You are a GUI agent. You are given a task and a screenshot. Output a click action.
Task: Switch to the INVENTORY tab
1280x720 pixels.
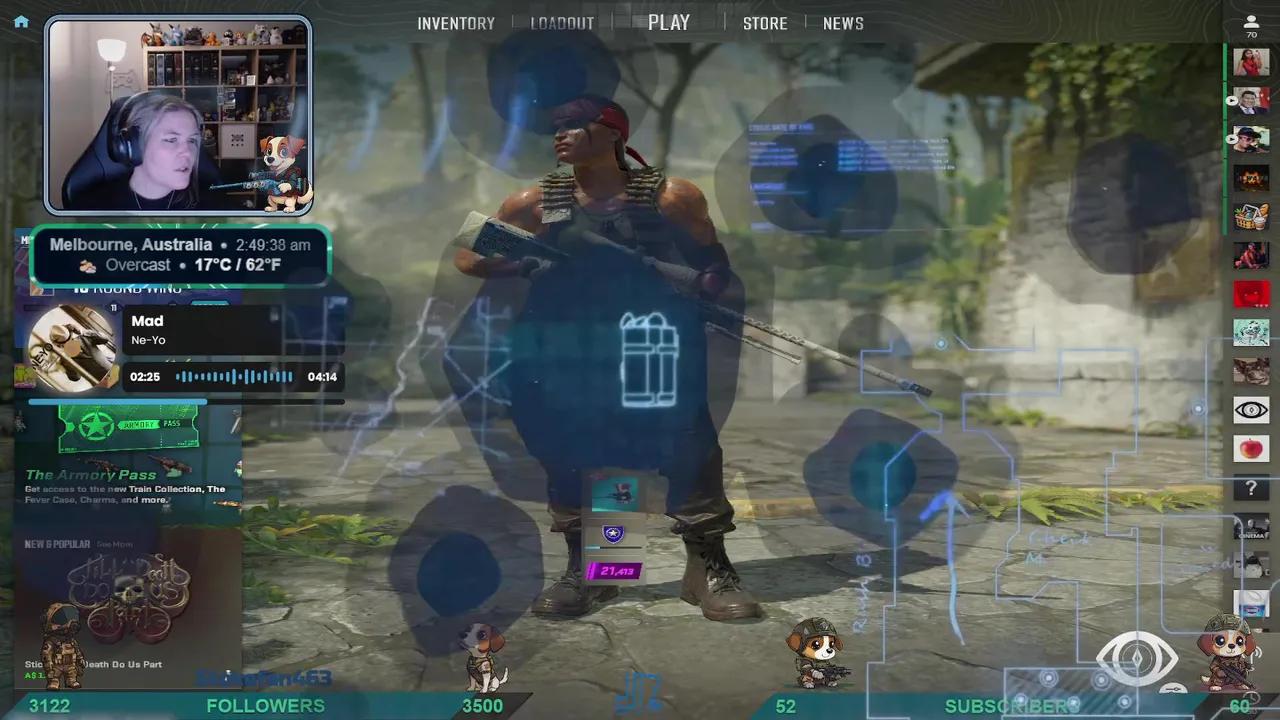[x=456, y=22]
